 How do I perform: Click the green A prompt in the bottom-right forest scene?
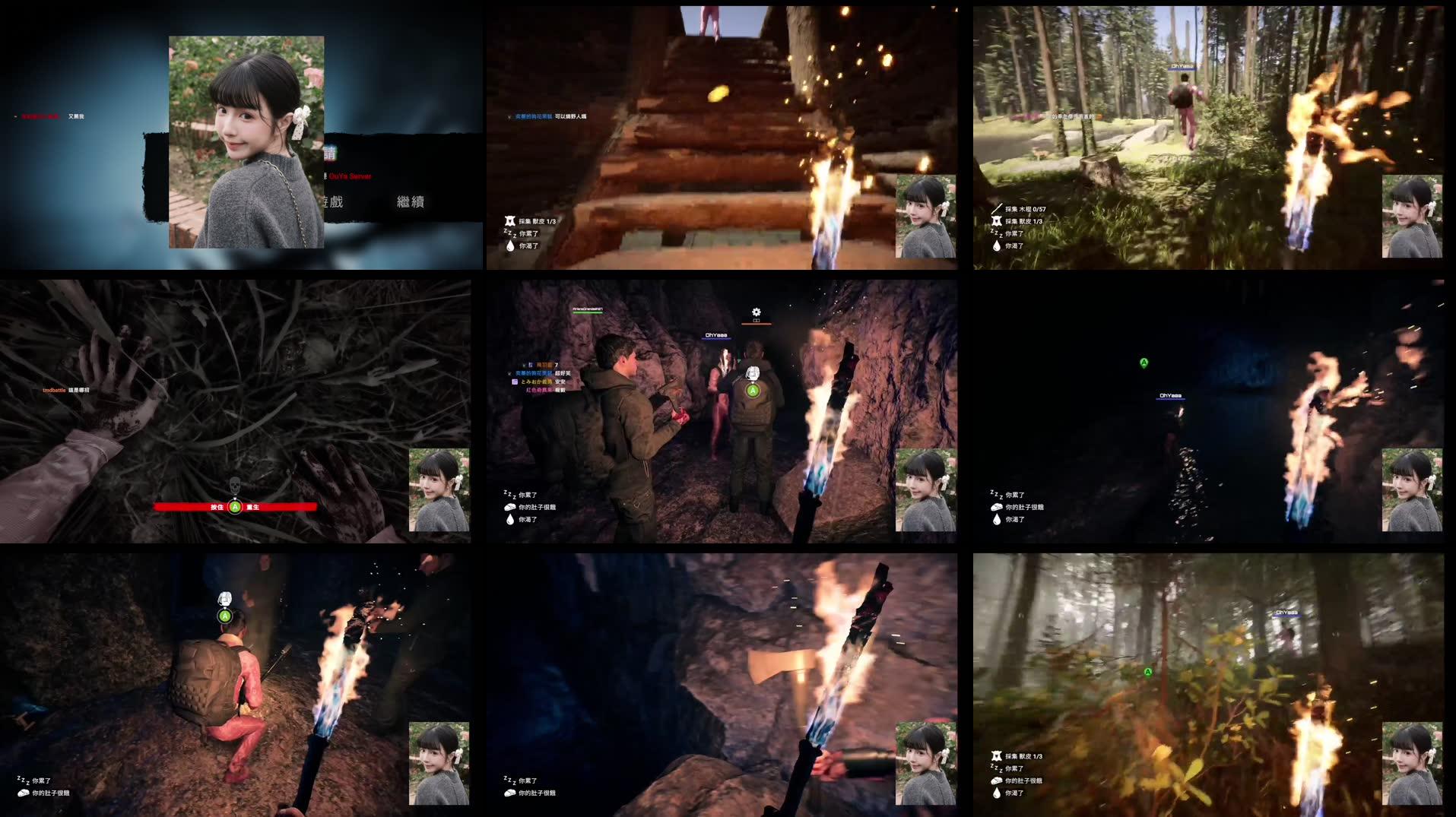coord(1147,671)
